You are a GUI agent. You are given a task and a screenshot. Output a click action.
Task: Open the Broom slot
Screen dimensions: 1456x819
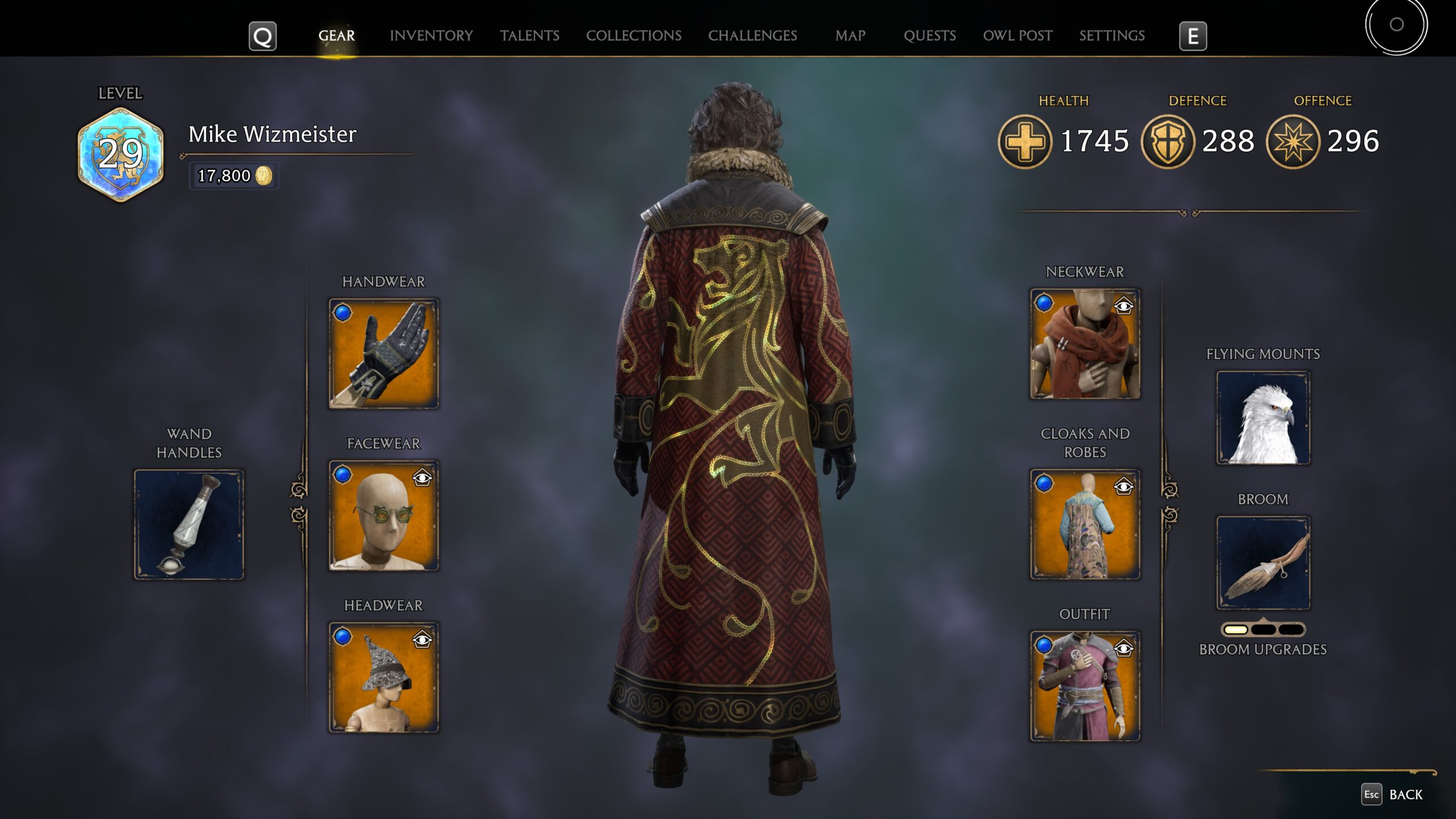[1263, 563]
